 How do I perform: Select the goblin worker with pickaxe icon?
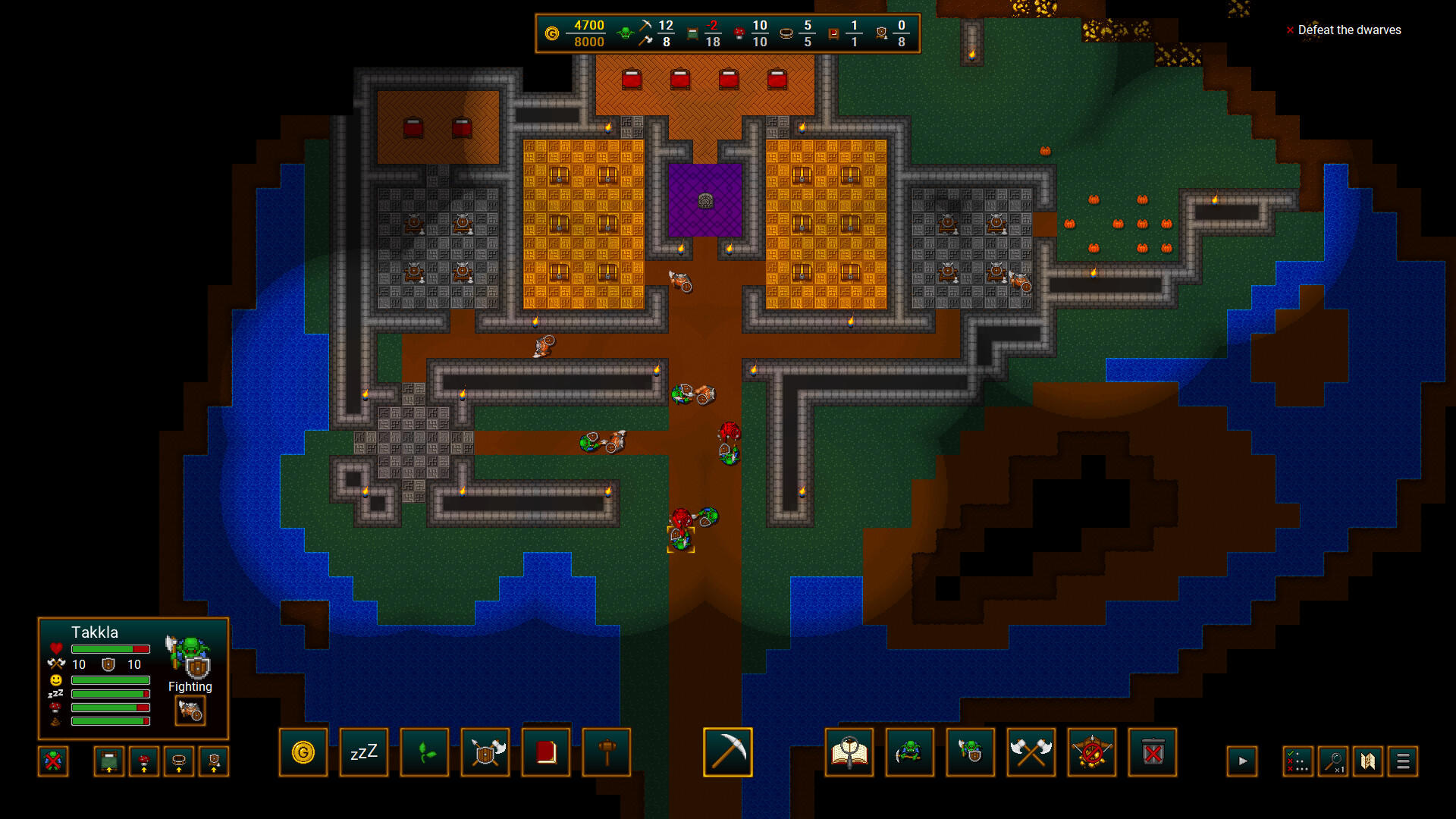click(910, 752)
